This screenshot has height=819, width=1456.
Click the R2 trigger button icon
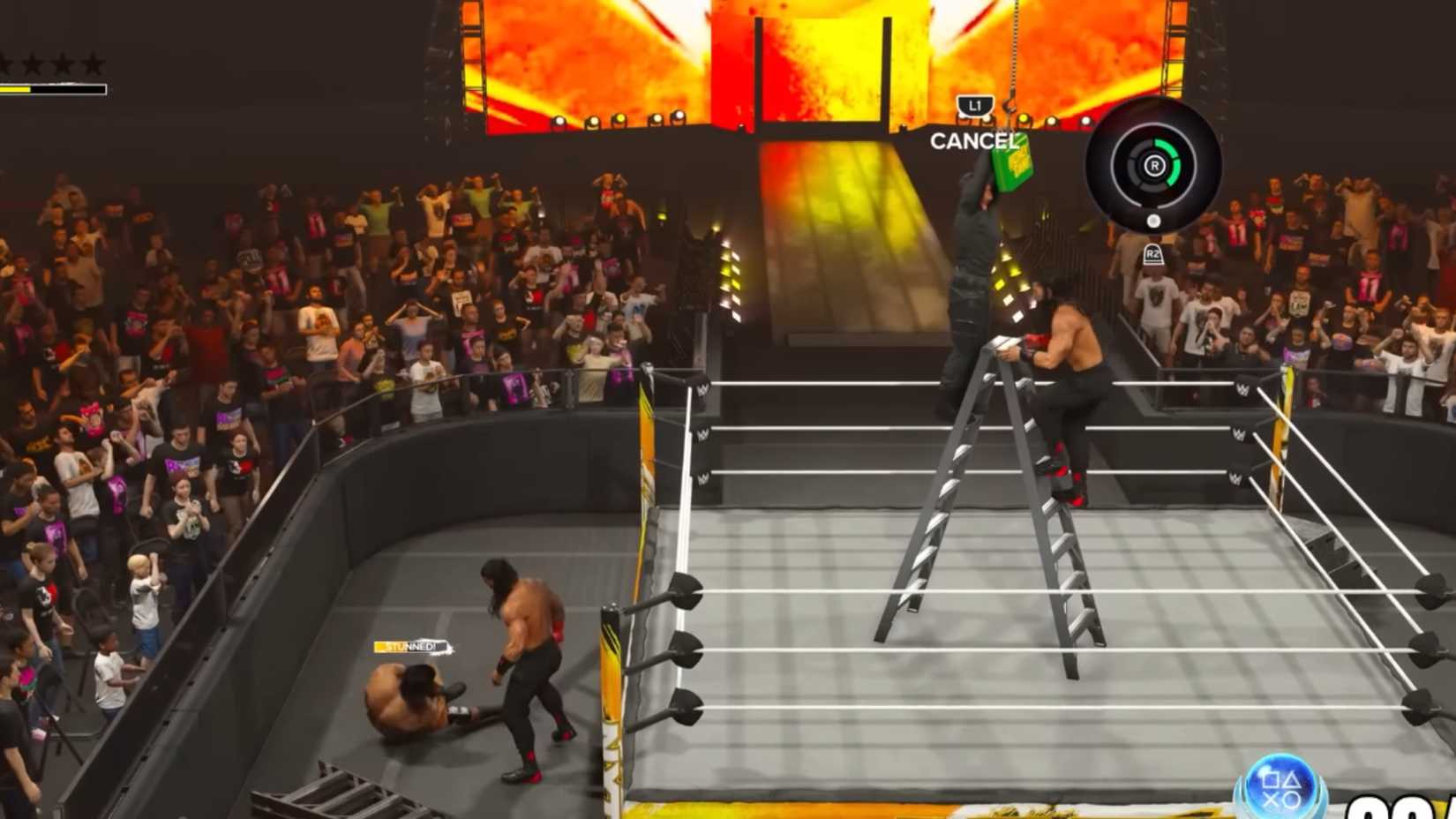click(x=1152, y=252)
